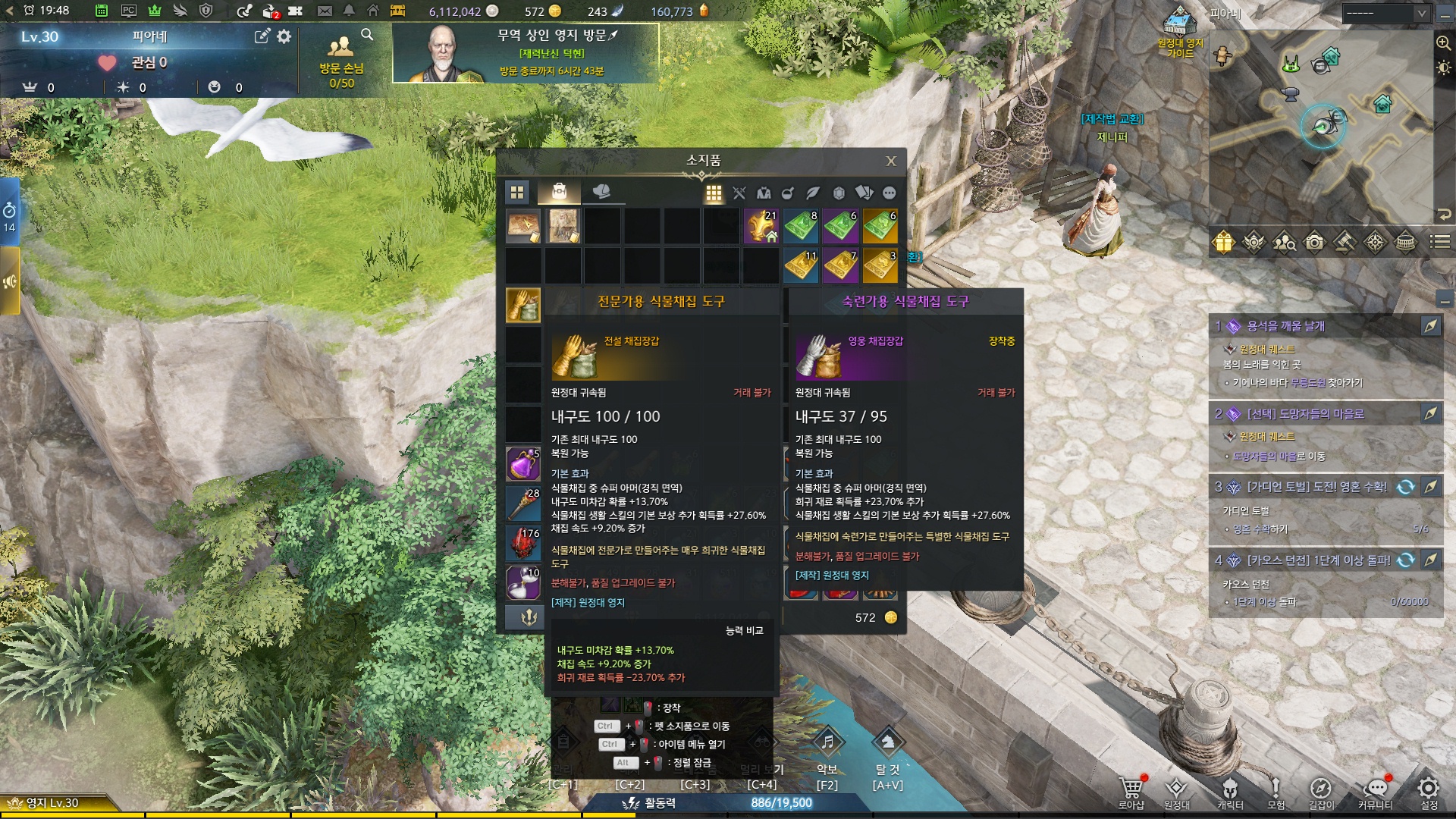Screen dimensions: 1456x819
Task: Open the 무역 상인 영지 방문 merchant banner
Action: point(525,53)
